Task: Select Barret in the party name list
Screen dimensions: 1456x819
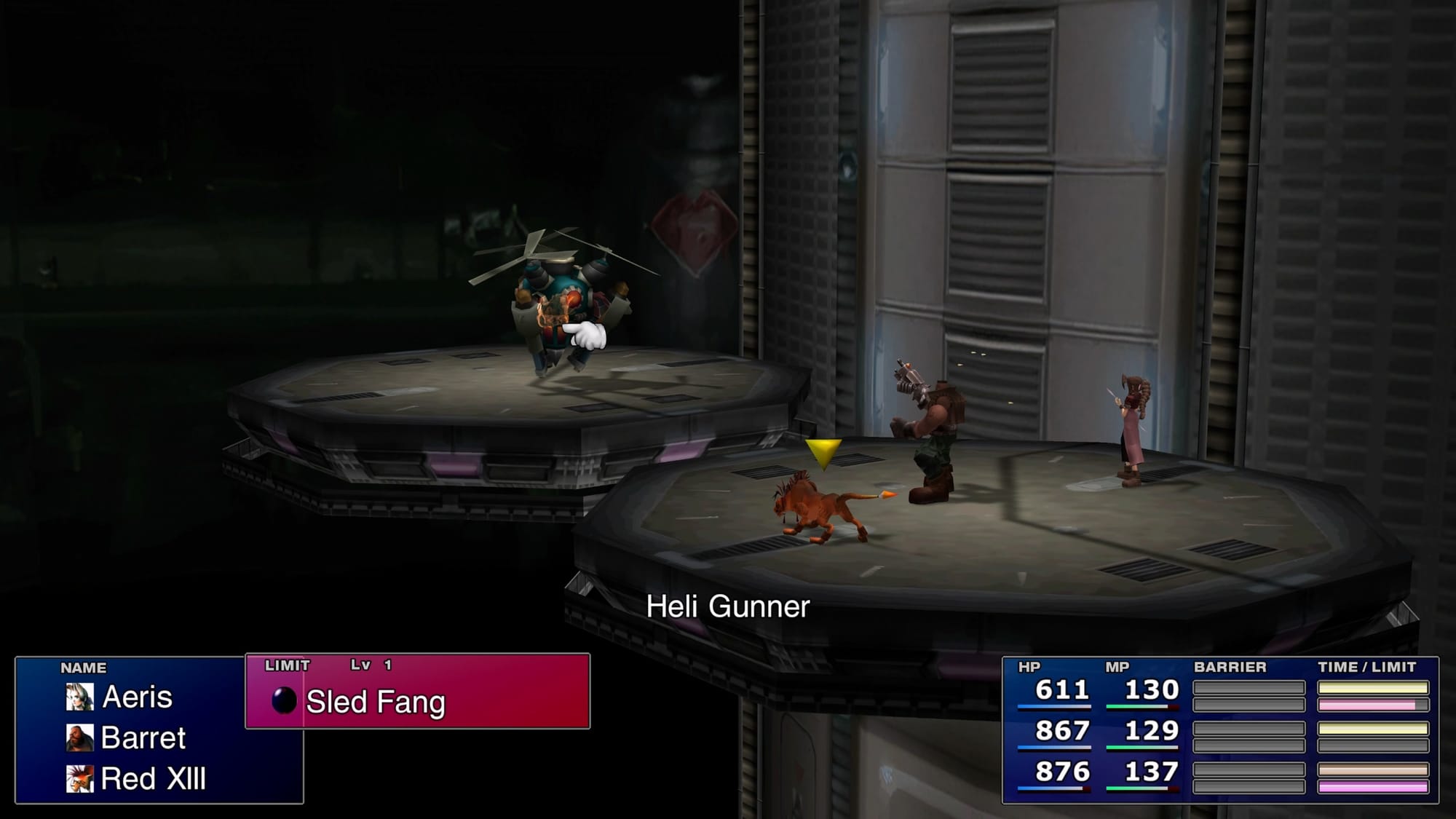Action: pos(143,738)
